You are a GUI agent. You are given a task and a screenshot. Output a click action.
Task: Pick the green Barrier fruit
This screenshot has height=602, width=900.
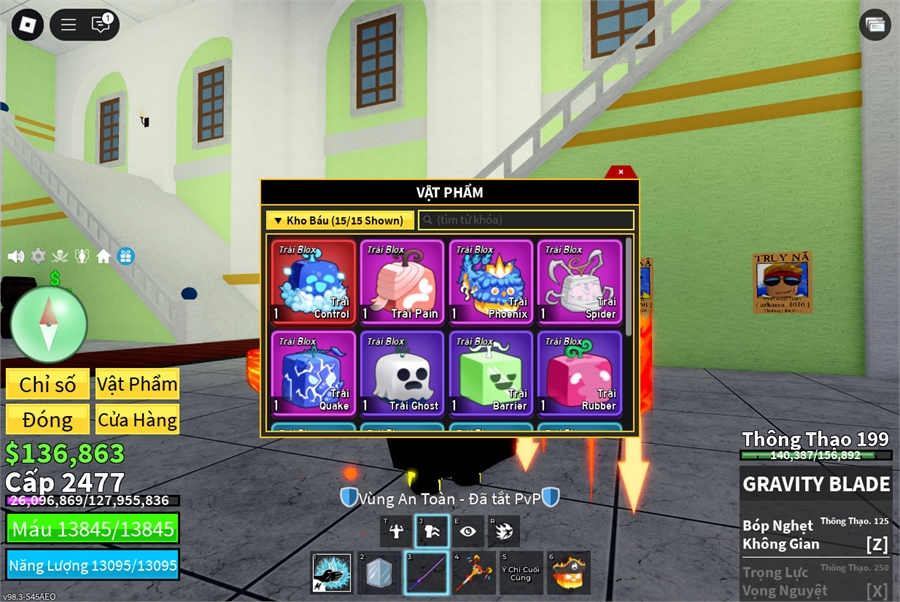click(x=490, y=374)
